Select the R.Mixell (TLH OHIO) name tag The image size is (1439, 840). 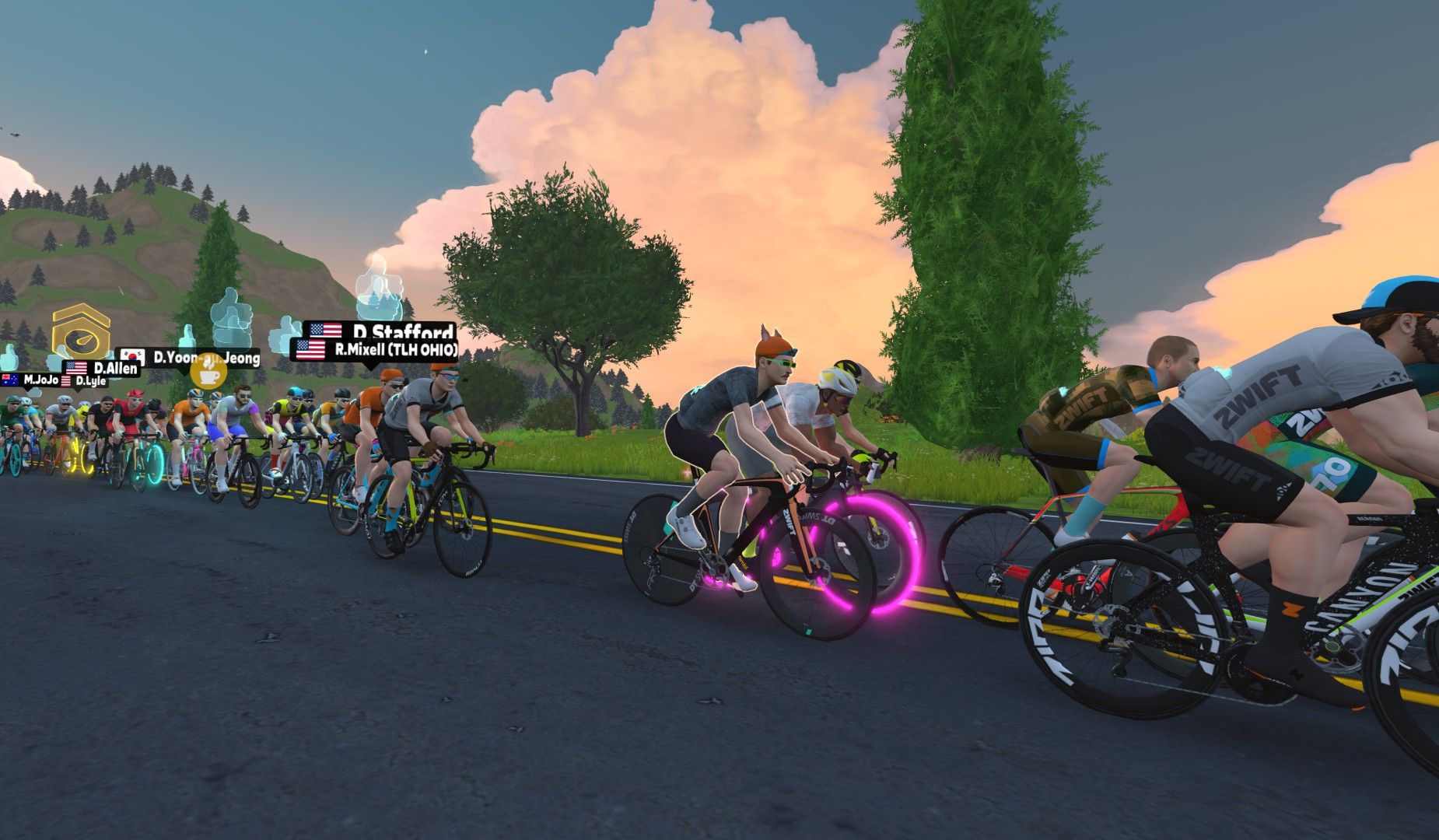(375, 350)
